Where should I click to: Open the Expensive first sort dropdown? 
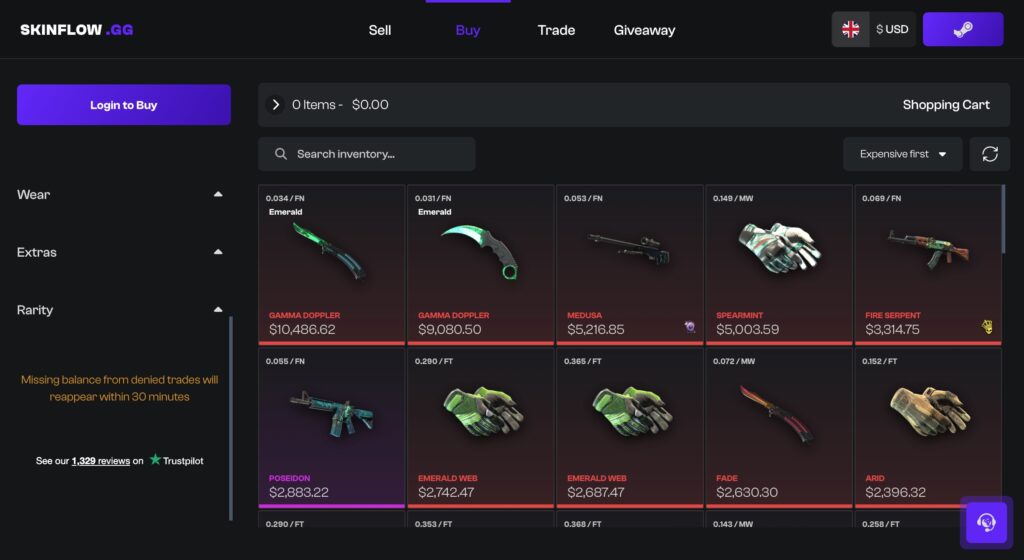(x=902, y=154)
